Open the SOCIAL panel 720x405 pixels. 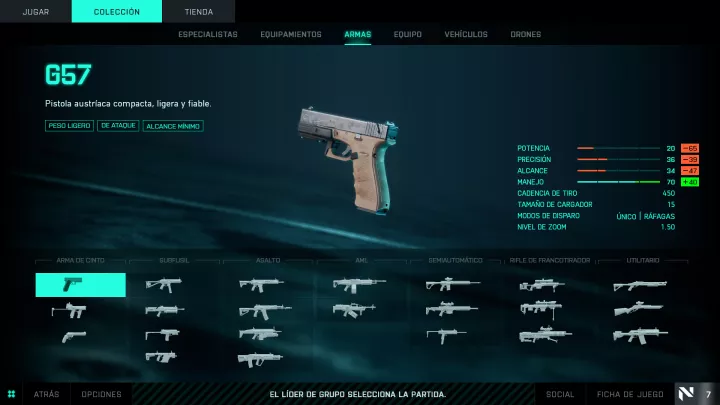pos(561,394)
